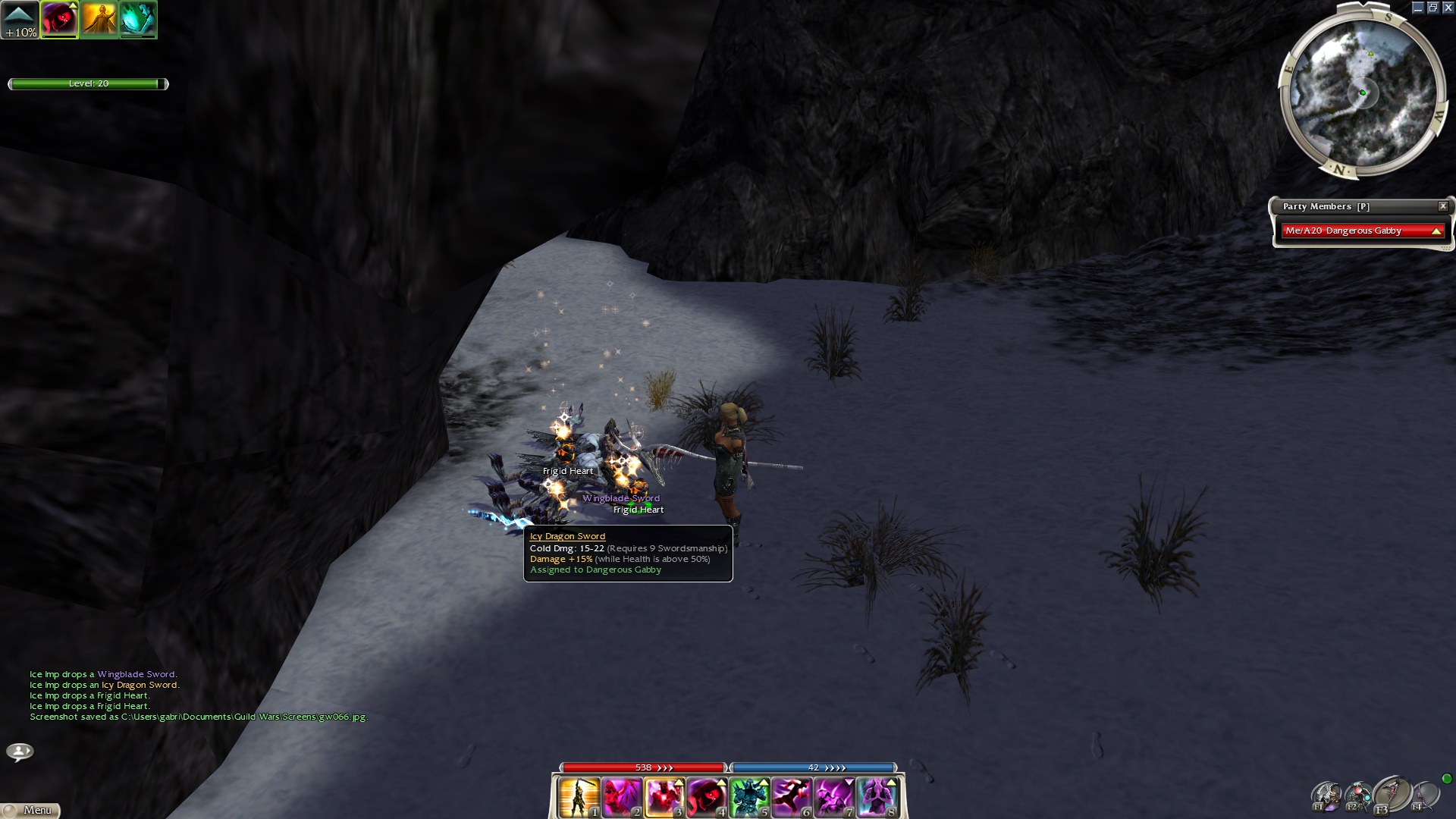Click the compass minimap

[1362, 93]
